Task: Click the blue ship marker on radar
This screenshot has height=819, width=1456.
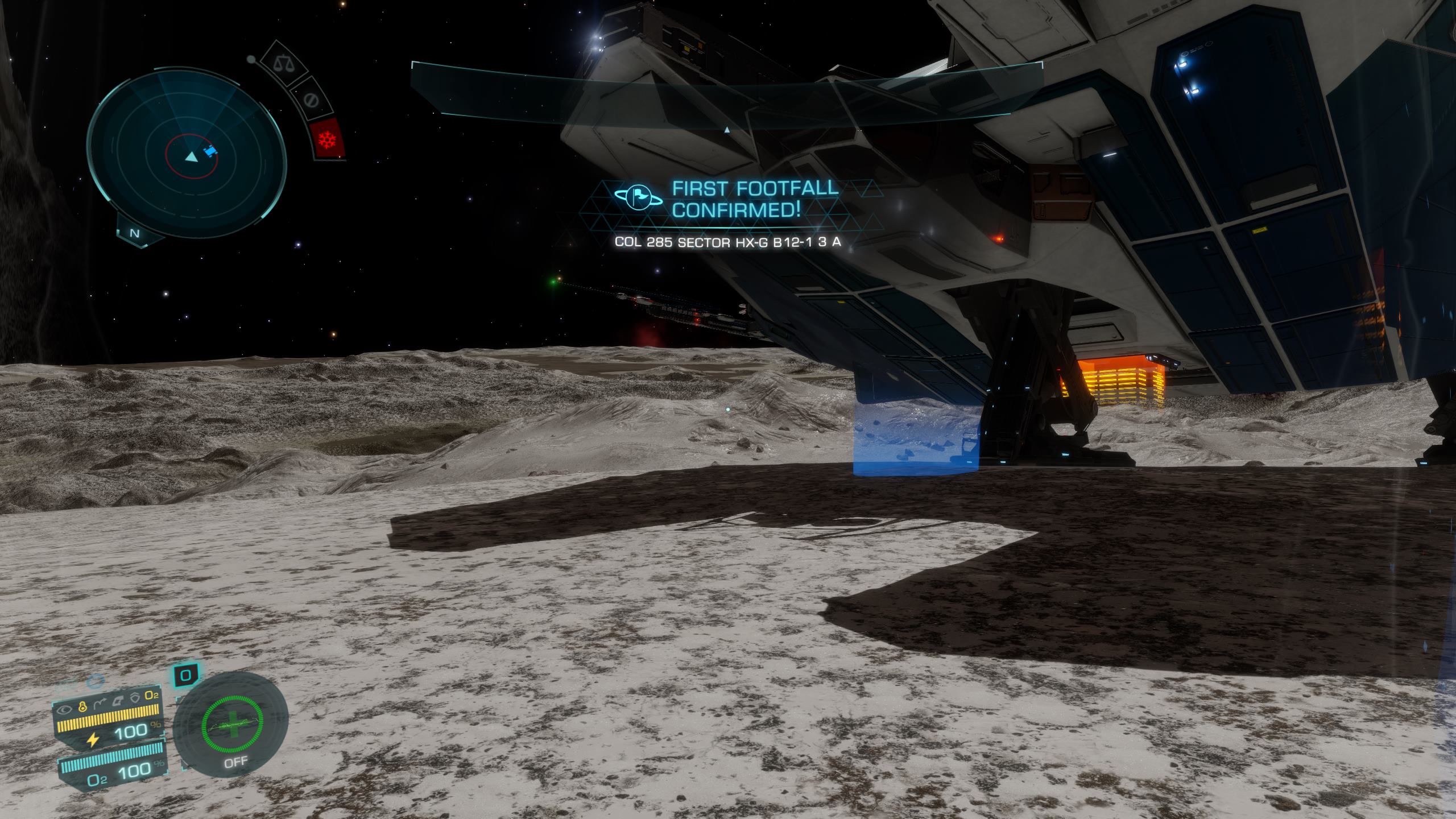Action: tap(210, 152)
